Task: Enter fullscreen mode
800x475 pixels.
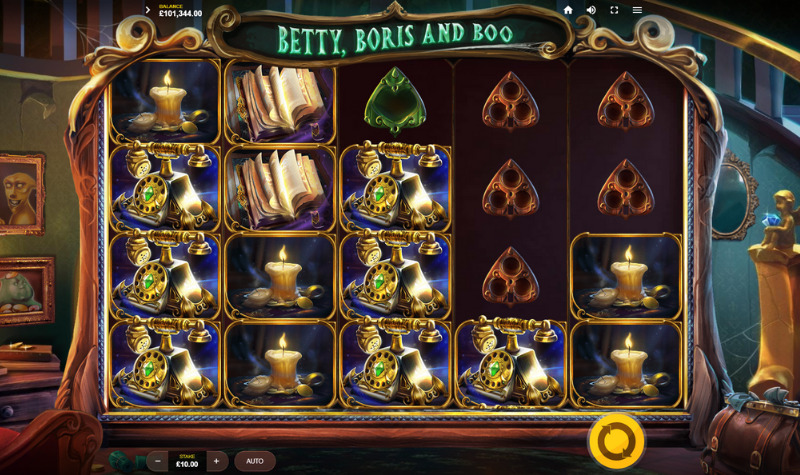Action: tap(614, 10)
